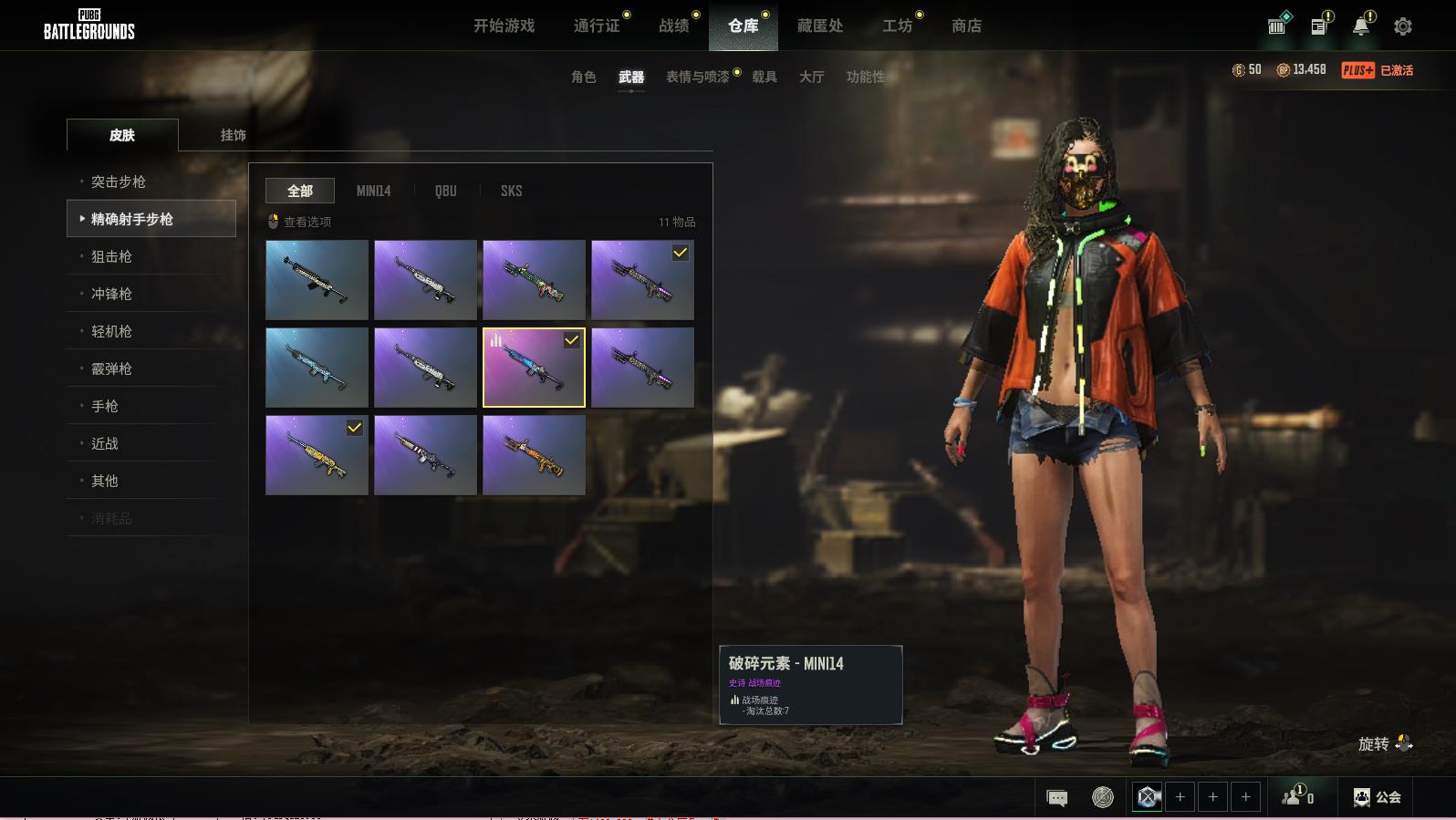Open the 工坊 workshop tab
This screenshot has height=820, width=1456.
(897, 26)
